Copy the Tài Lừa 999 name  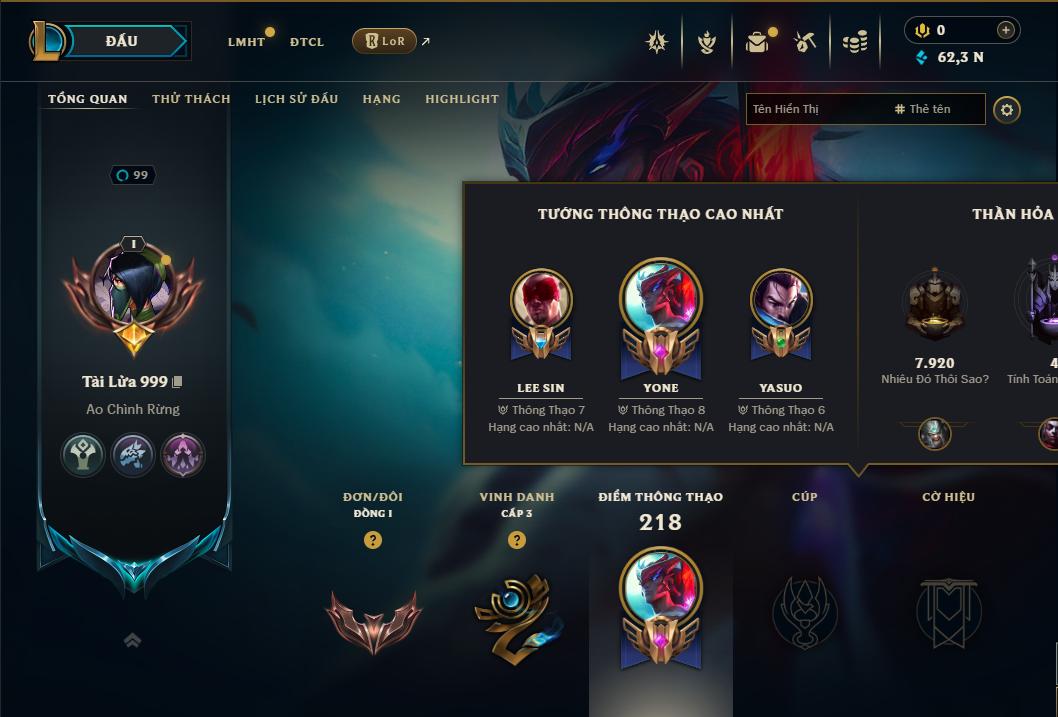[x=177, y=382]
